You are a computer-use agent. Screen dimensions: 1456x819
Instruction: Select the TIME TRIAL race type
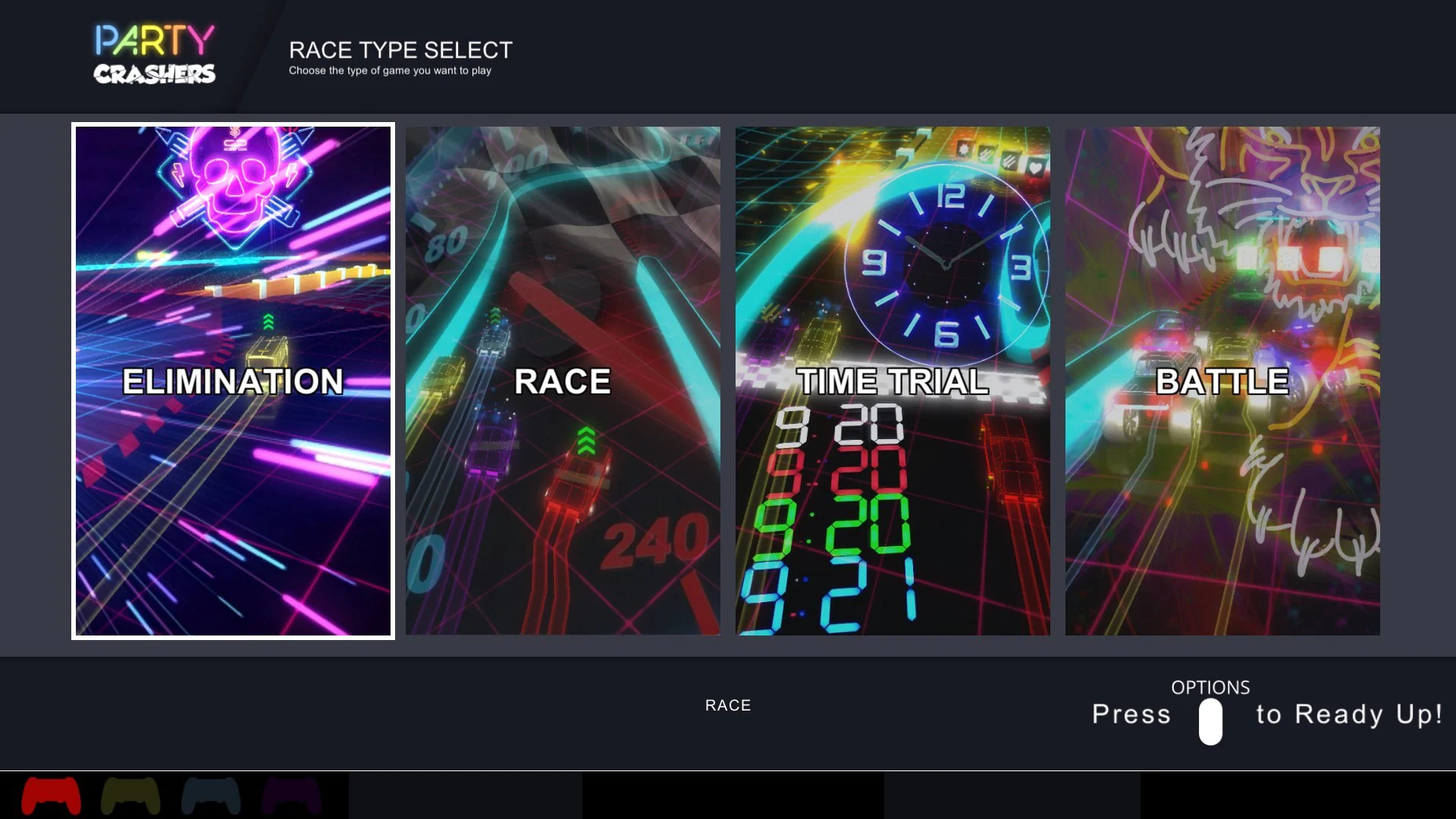(x=893, y=381)
